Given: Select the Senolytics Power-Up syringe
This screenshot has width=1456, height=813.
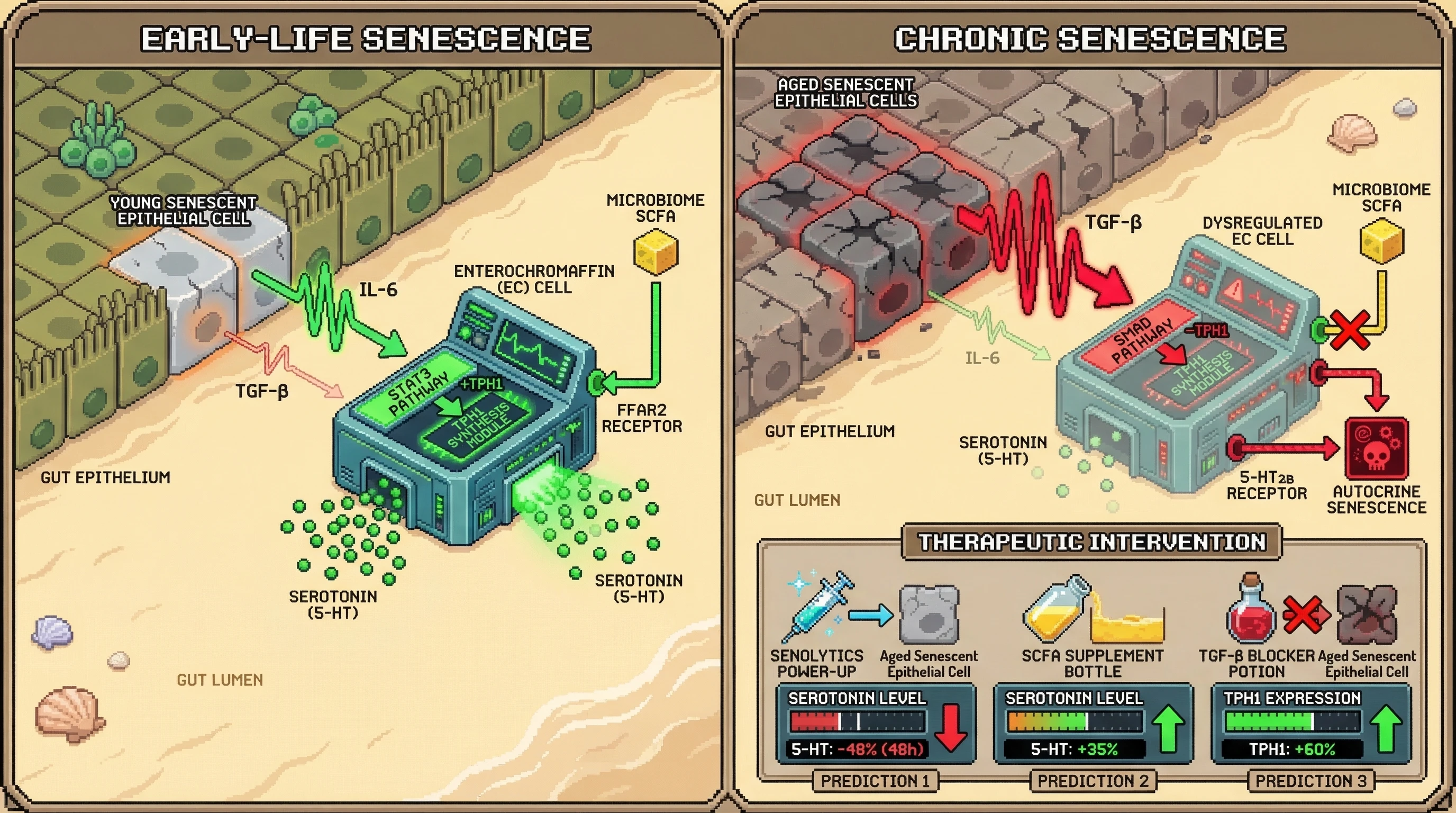Looking at the screenshot, I should [x=817, y=607].
